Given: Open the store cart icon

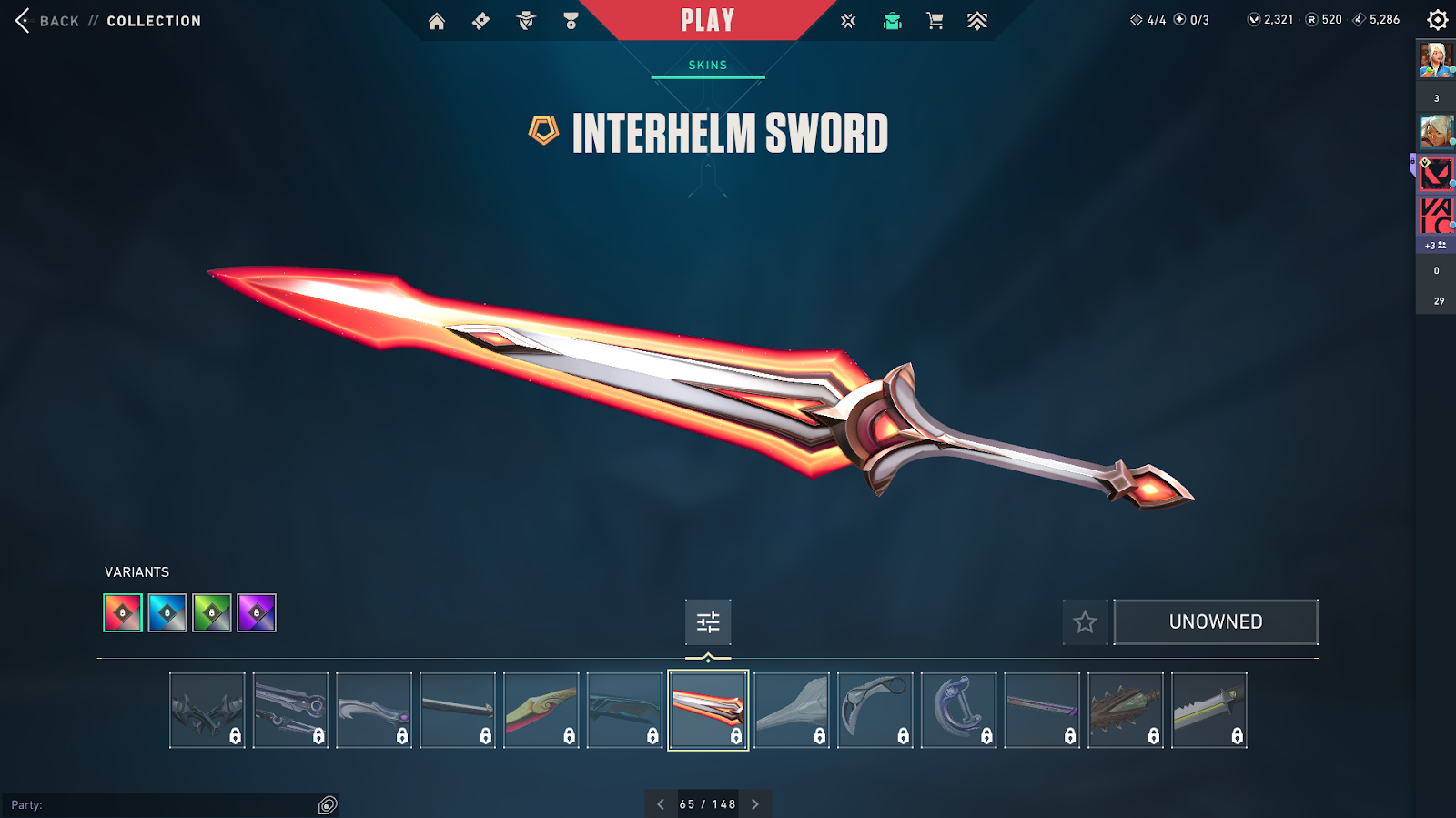Looking at the screenshot, I should pos(935,21).
